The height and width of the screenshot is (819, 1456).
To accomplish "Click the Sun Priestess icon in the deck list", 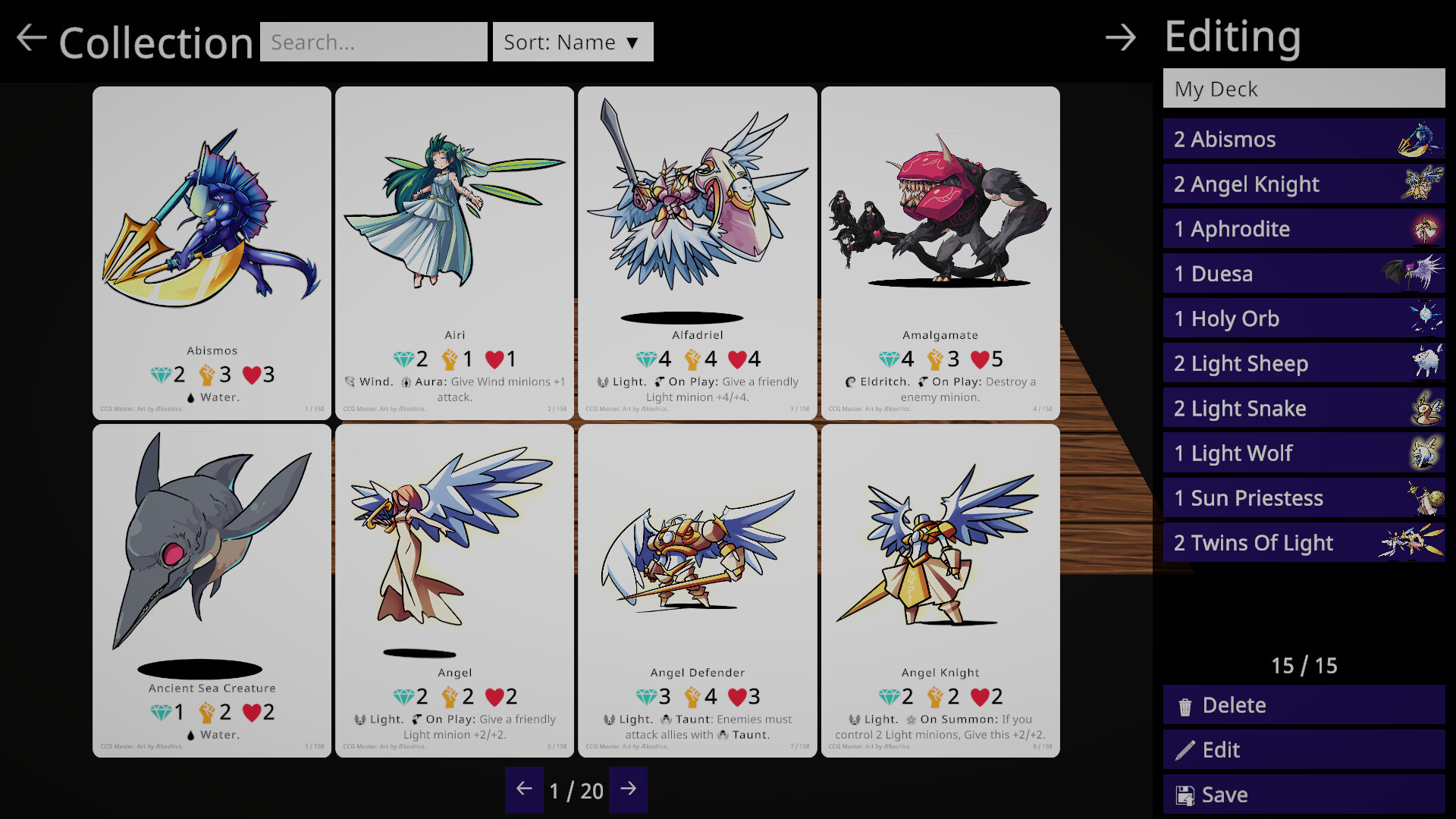I will pos(1428,497).
